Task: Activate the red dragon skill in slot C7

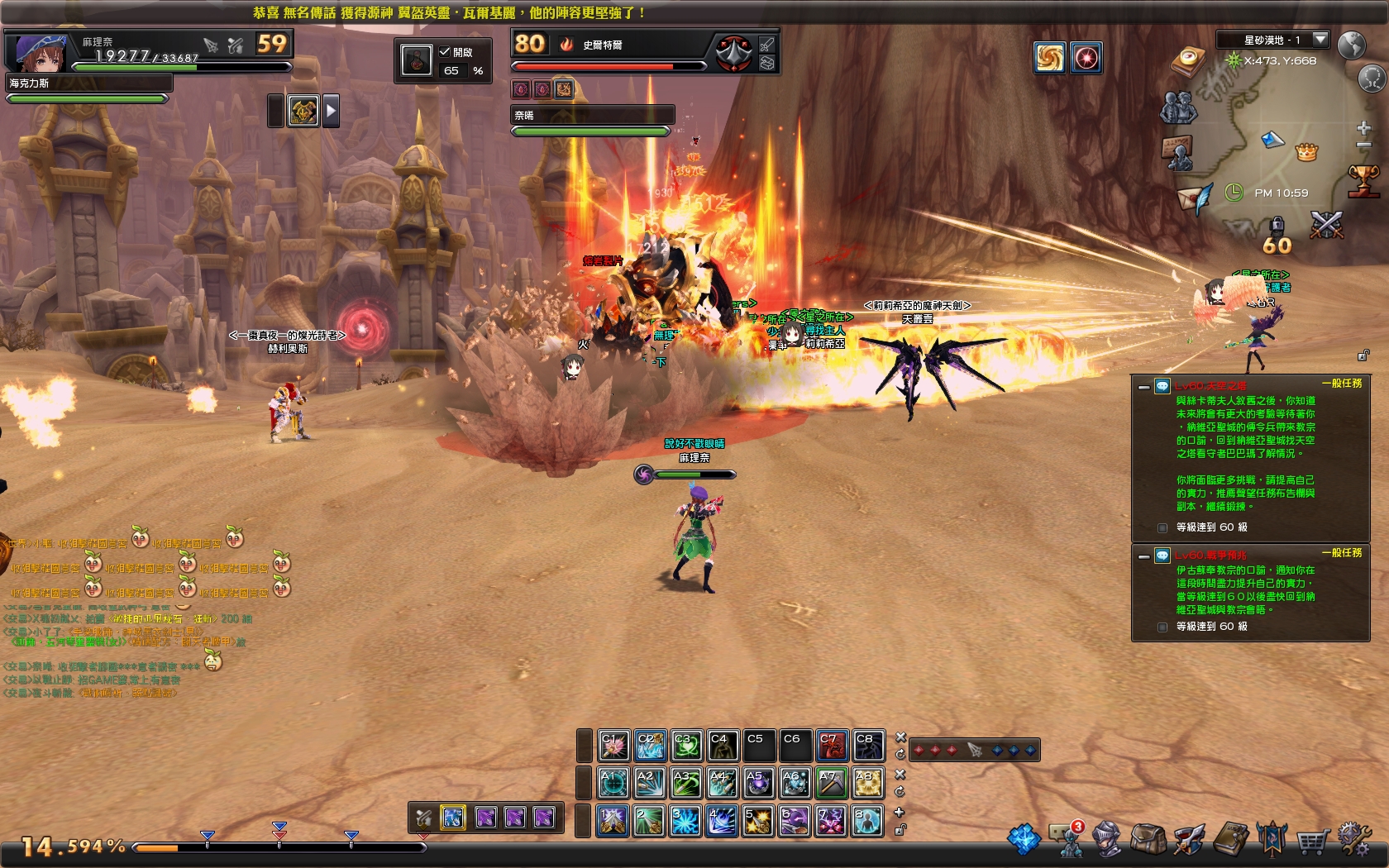Action: (x=831, y=745)
